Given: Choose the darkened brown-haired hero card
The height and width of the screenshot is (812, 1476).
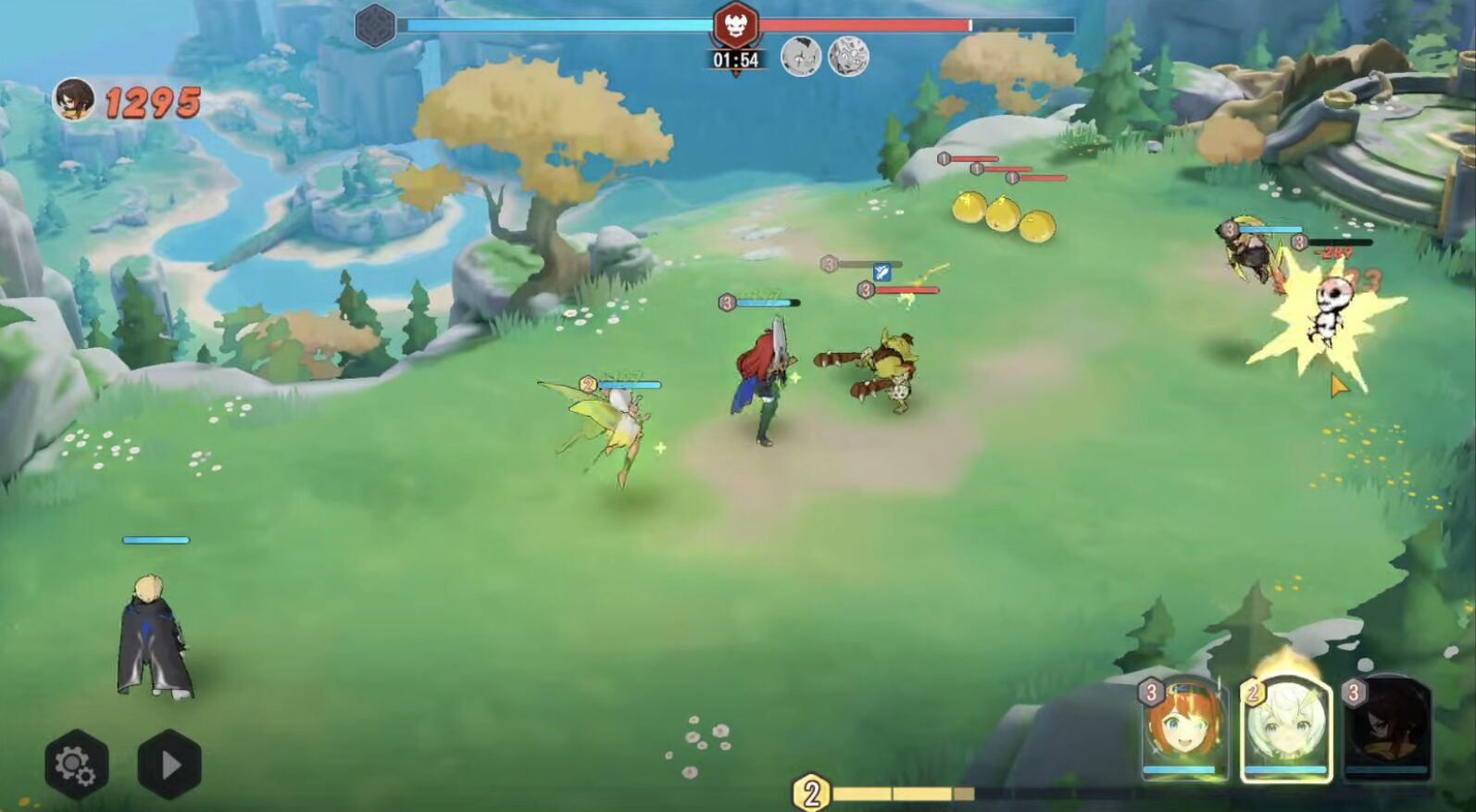Looking at the screenshot, I should point(1385,729).
